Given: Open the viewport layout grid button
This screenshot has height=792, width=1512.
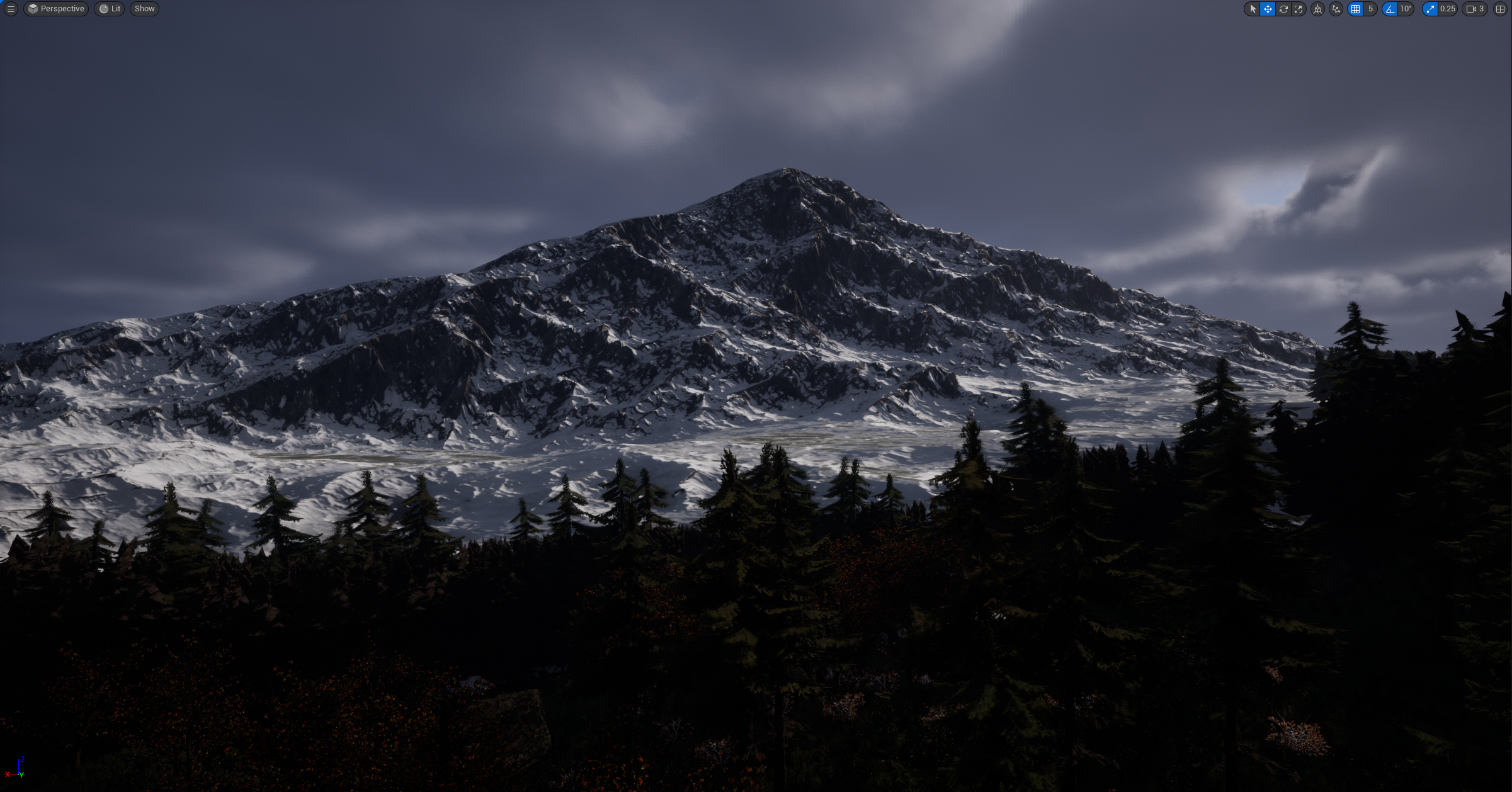Looking at the screenshot, I should point(1500,9).
